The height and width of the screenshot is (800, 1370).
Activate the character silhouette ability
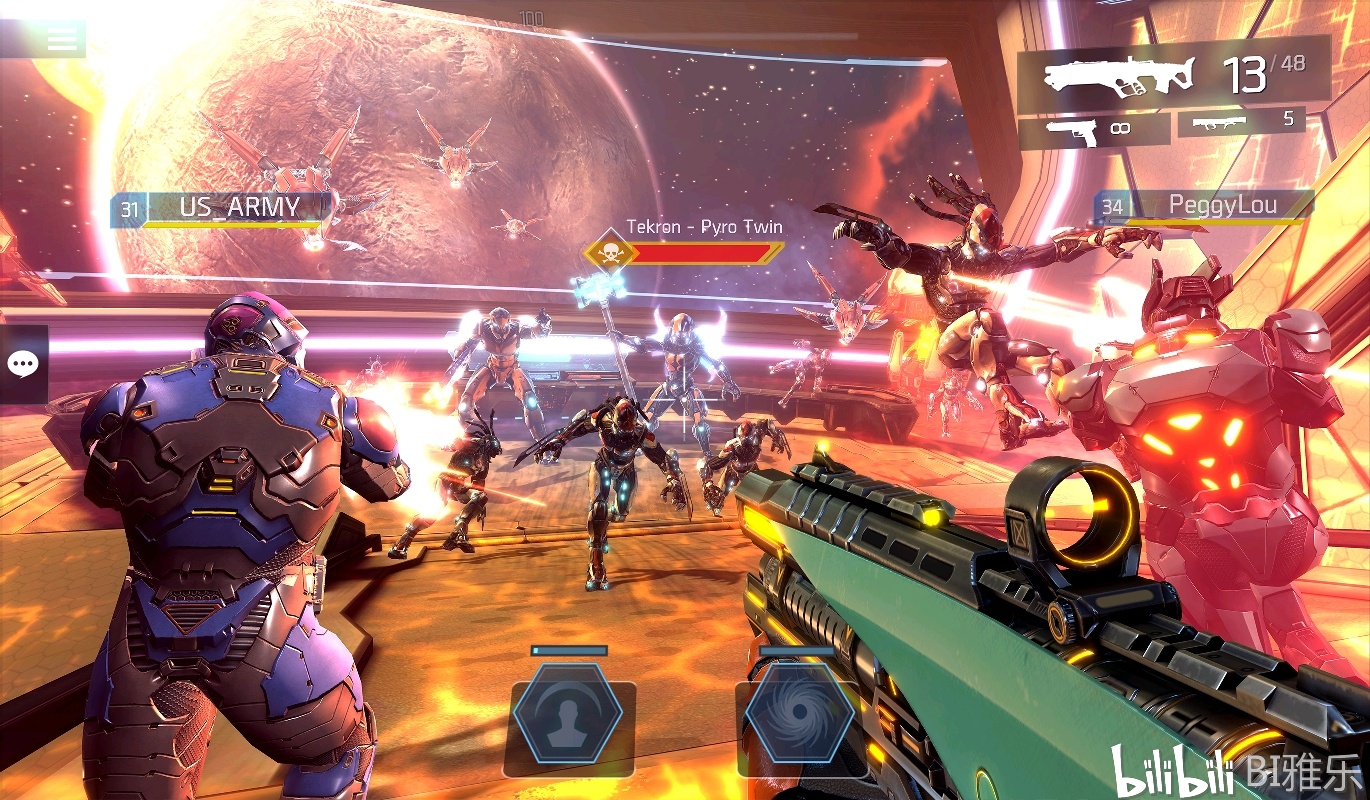tap(568, 714)
